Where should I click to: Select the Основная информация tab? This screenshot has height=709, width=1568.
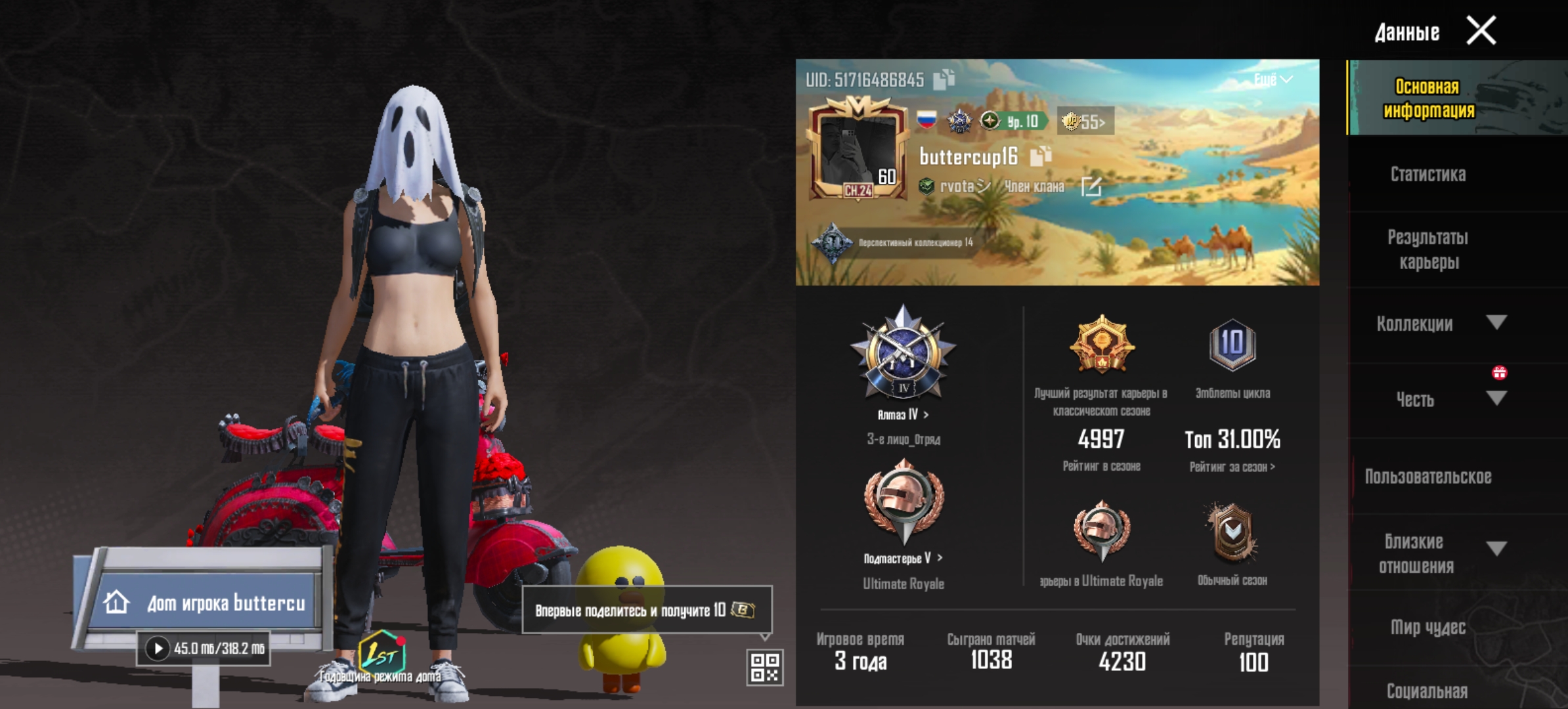coord(1429,98)
